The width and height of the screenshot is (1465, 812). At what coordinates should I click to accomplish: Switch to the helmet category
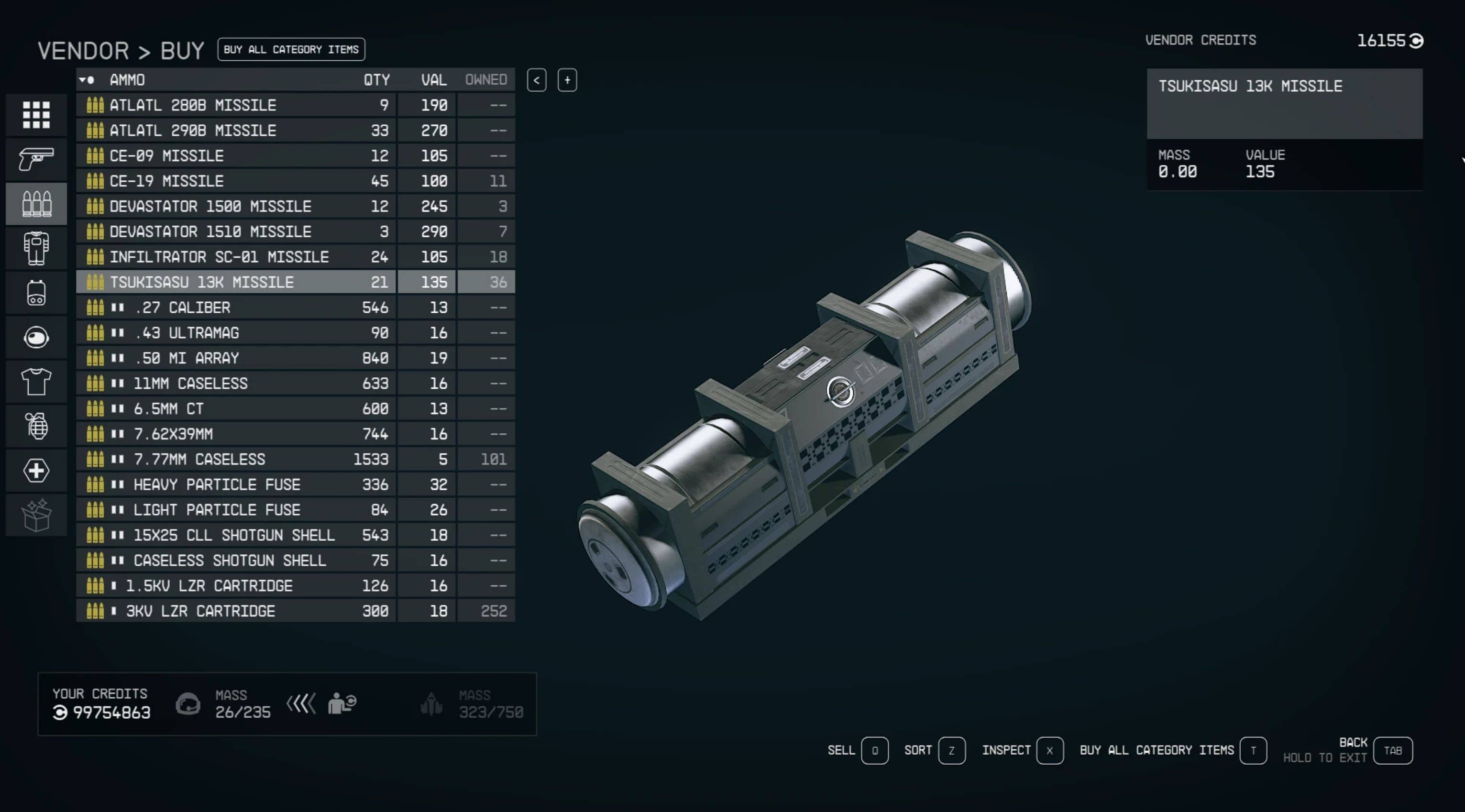[36, 337]
